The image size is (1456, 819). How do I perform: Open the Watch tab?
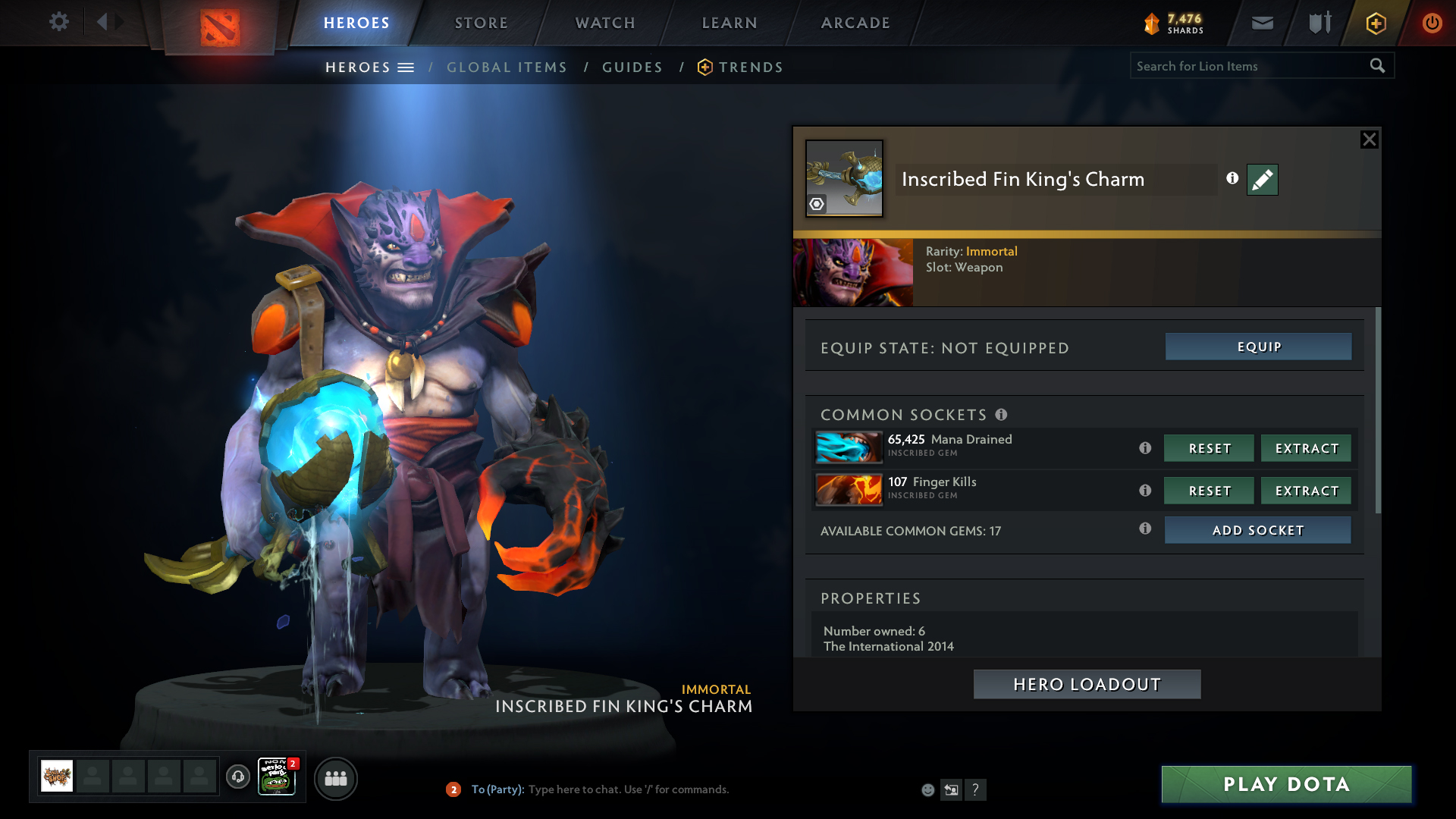[x=605, y=23]
